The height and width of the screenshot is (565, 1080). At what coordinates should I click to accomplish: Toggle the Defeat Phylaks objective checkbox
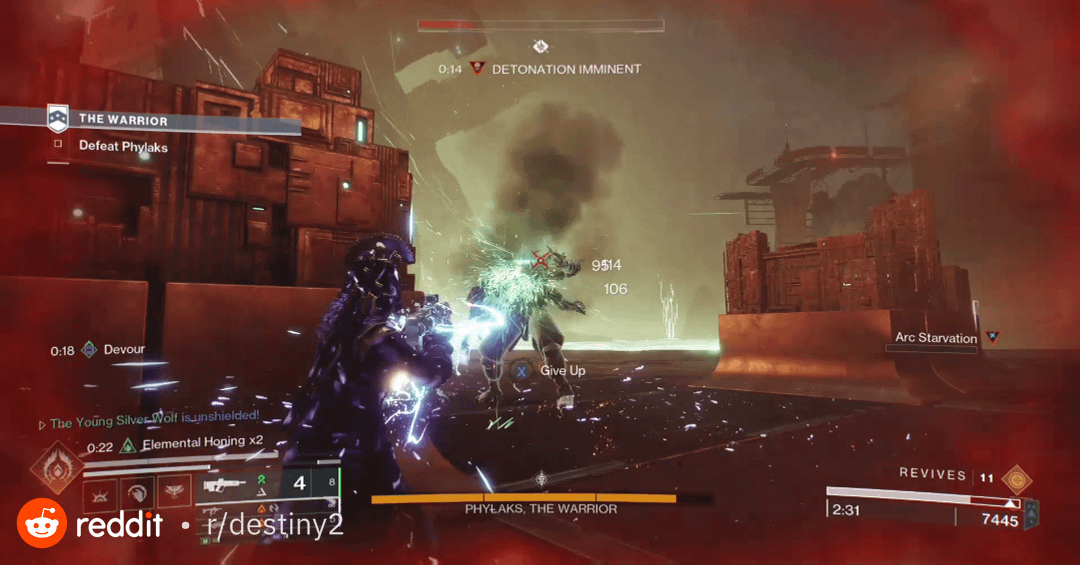[59, 146]
